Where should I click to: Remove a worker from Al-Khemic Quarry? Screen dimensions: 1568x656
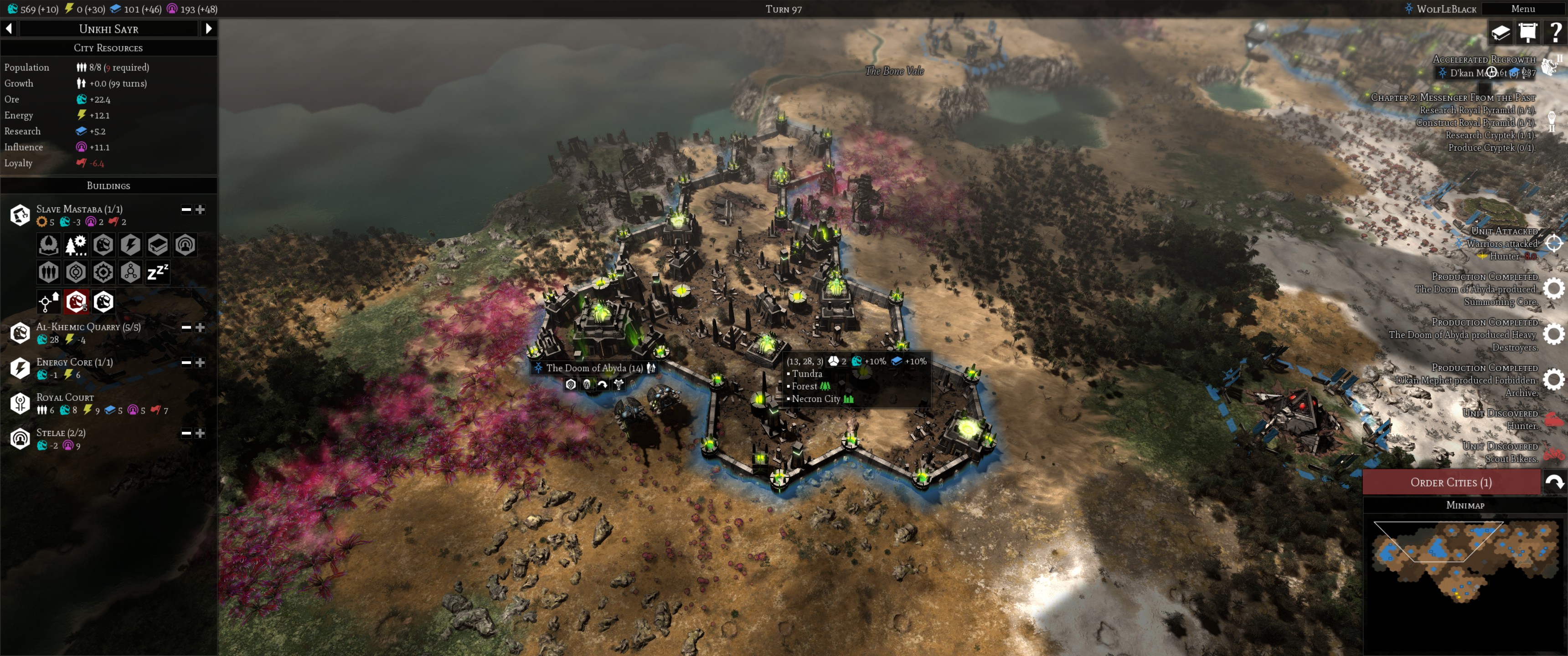click(x=186, y=328)
